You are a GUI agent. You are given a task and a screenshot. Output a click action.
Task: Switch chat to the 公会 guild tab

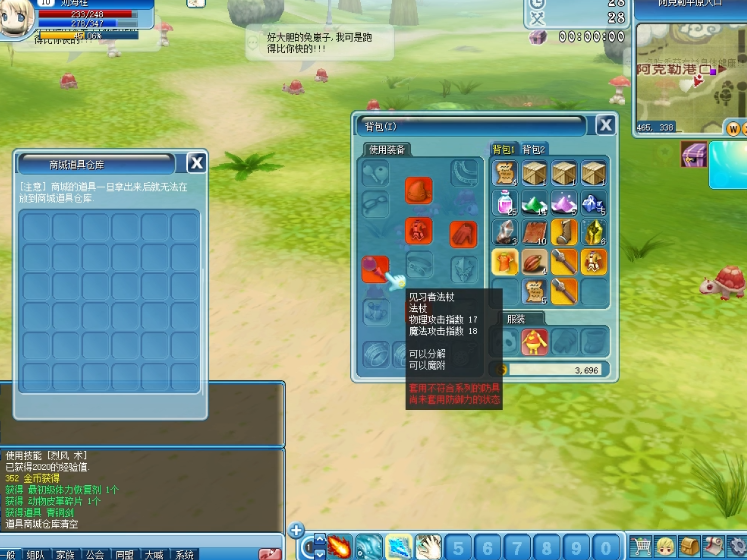94,554
